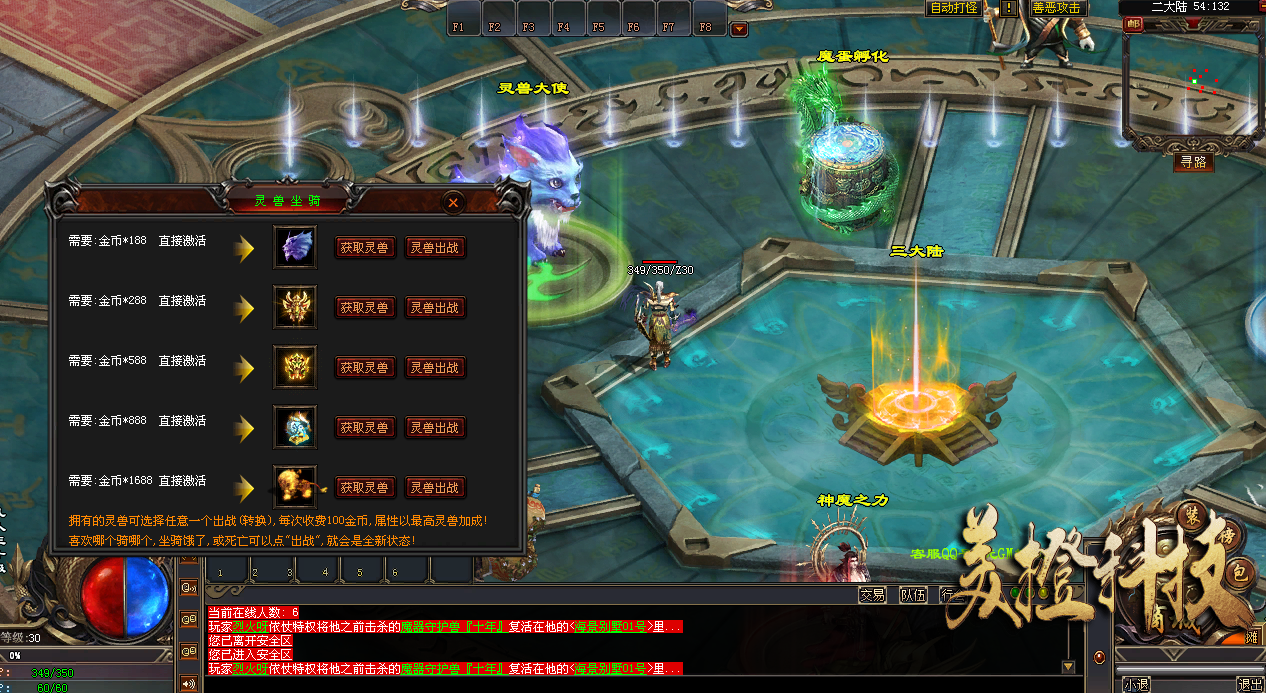
Task: Deploy the 1688 gold spirit beast
Action: coord(435,488)
